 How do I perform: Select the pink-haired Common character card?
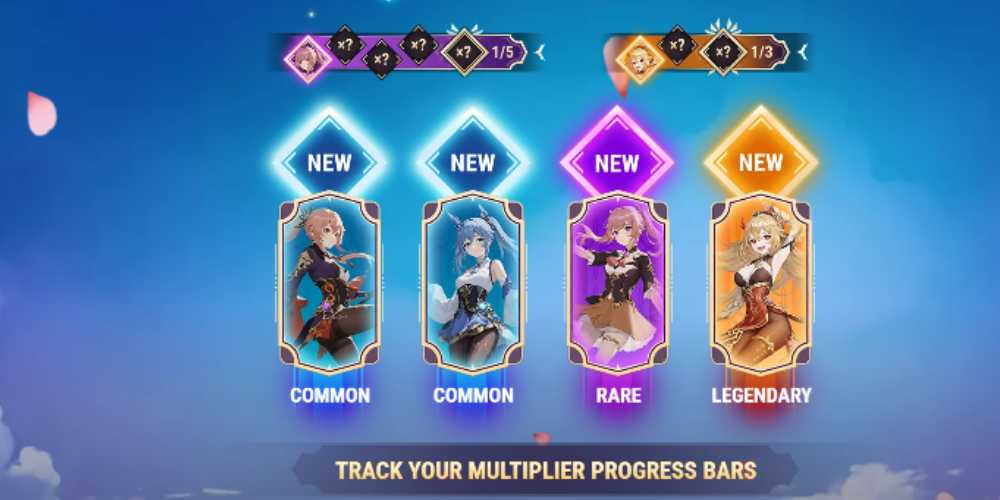tap(329, 282)
